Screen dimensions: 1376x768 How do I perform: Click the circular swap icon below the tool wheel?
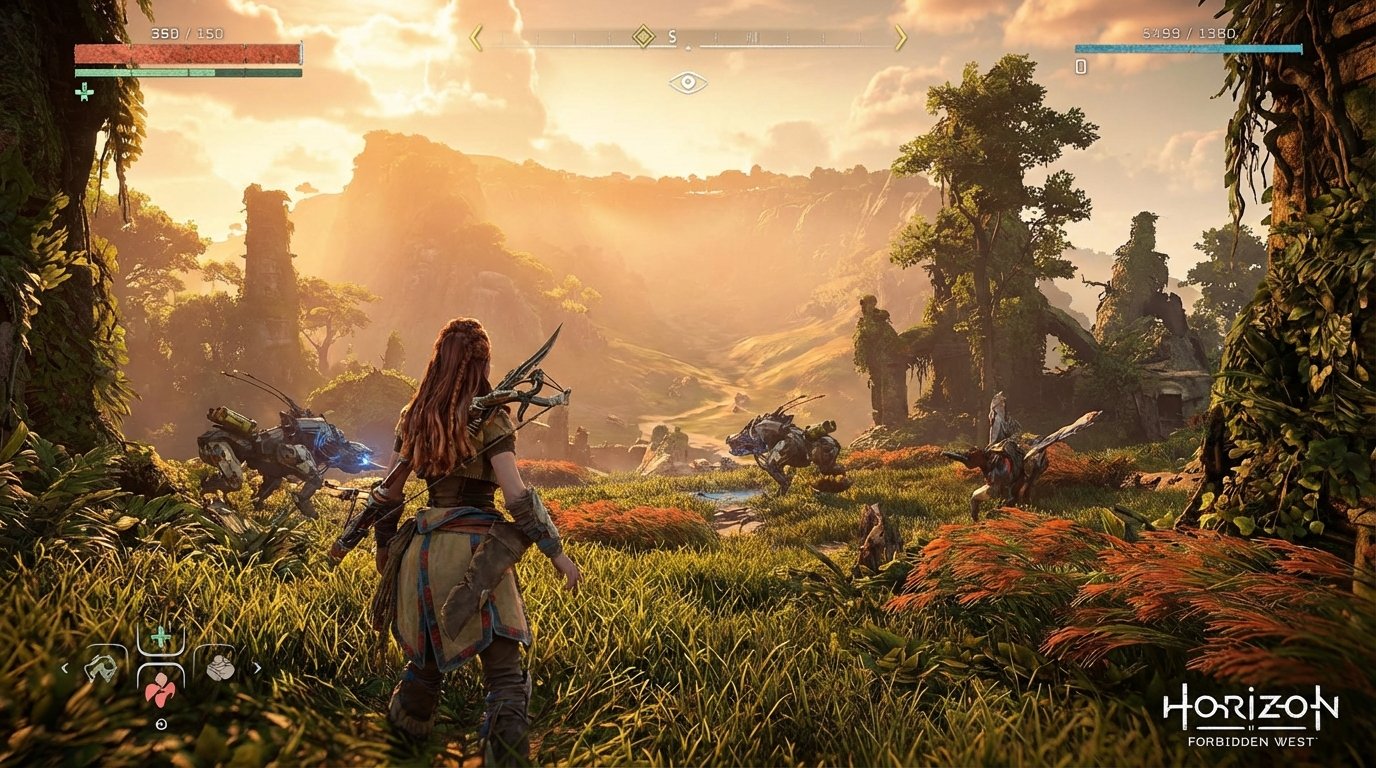(x=161, y=724)
